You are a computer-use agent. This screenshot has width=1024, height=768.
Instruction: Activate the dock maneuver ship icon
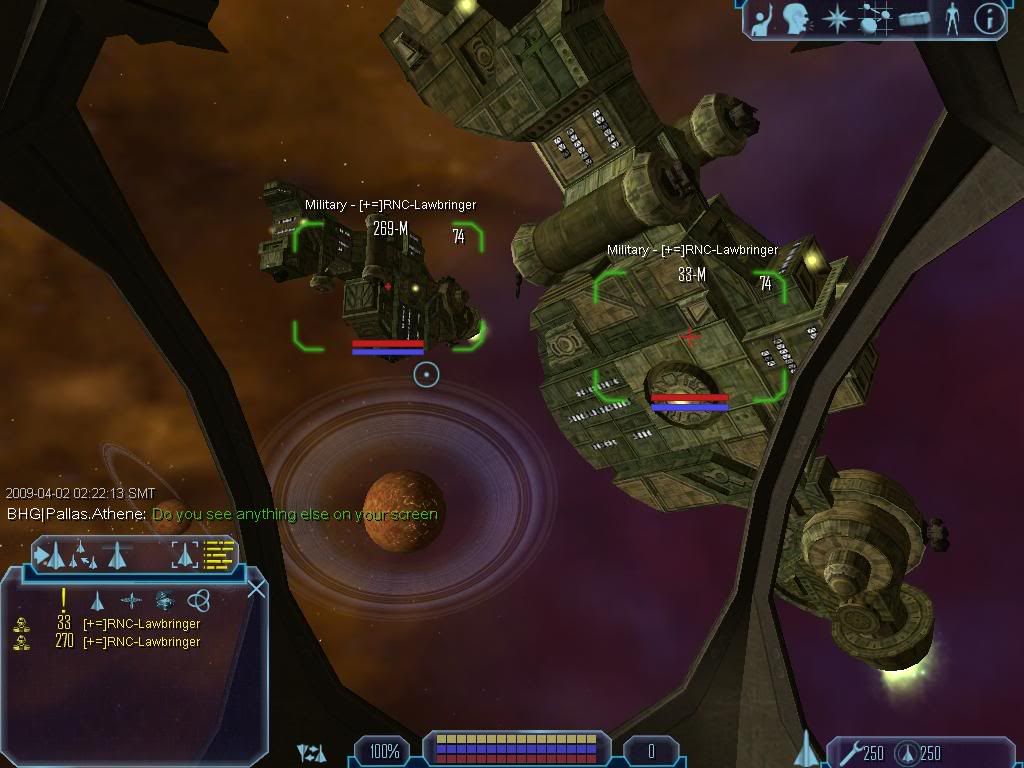tap(118, 553)
